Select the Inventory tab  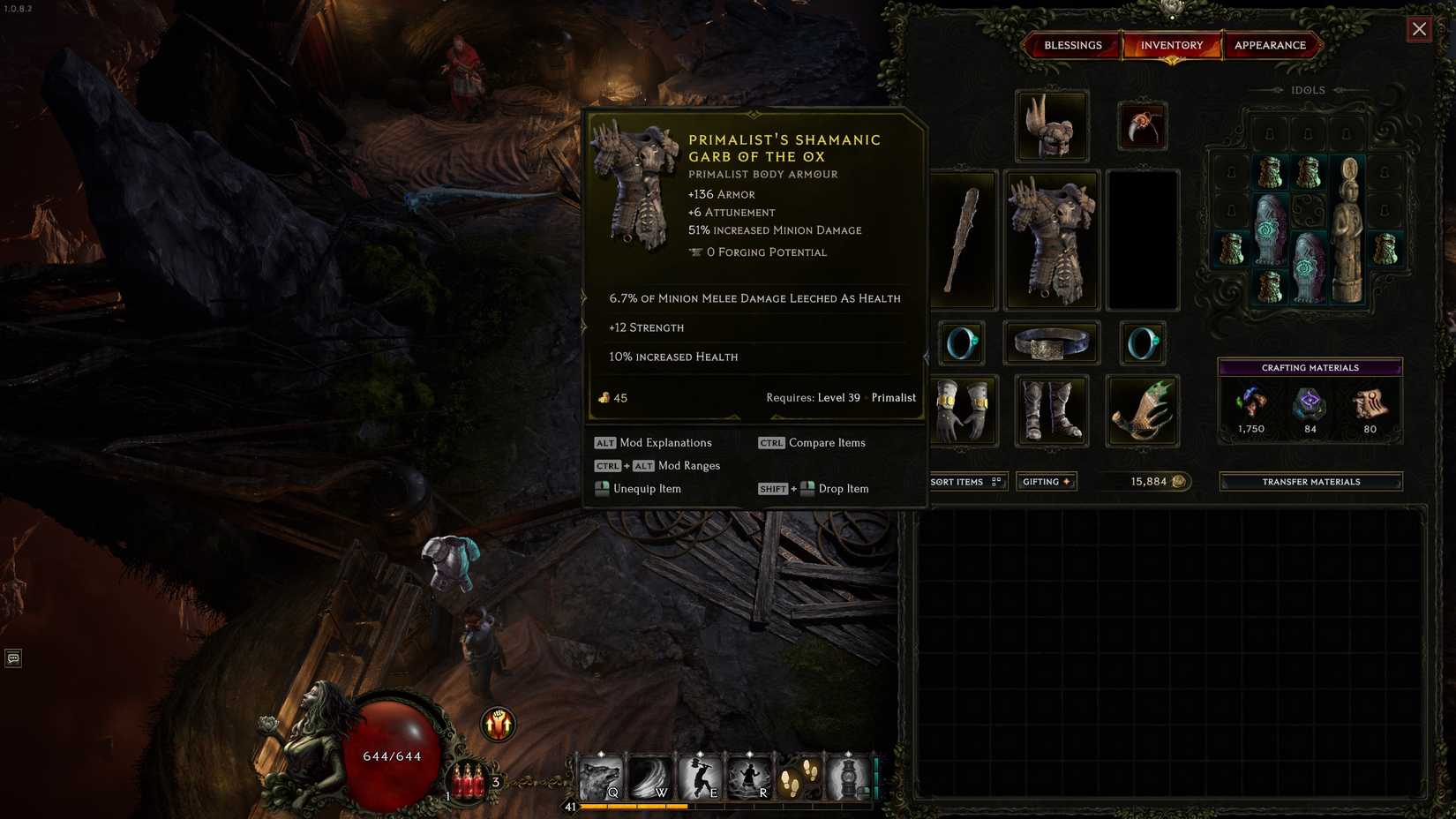click(1173, 45)
